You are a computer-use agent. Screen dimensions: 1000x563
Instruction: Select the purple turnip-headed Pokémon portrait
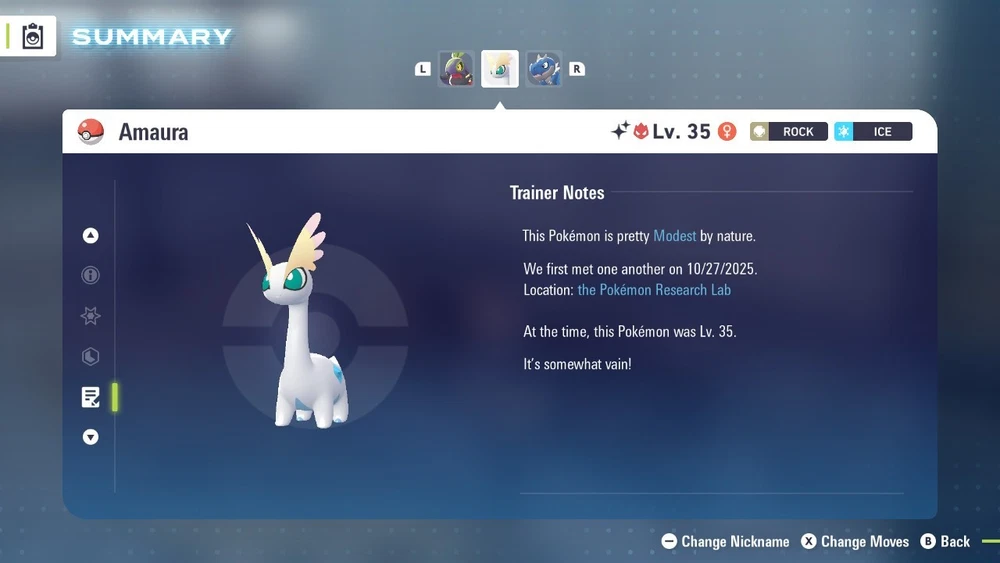pos(457,69)
